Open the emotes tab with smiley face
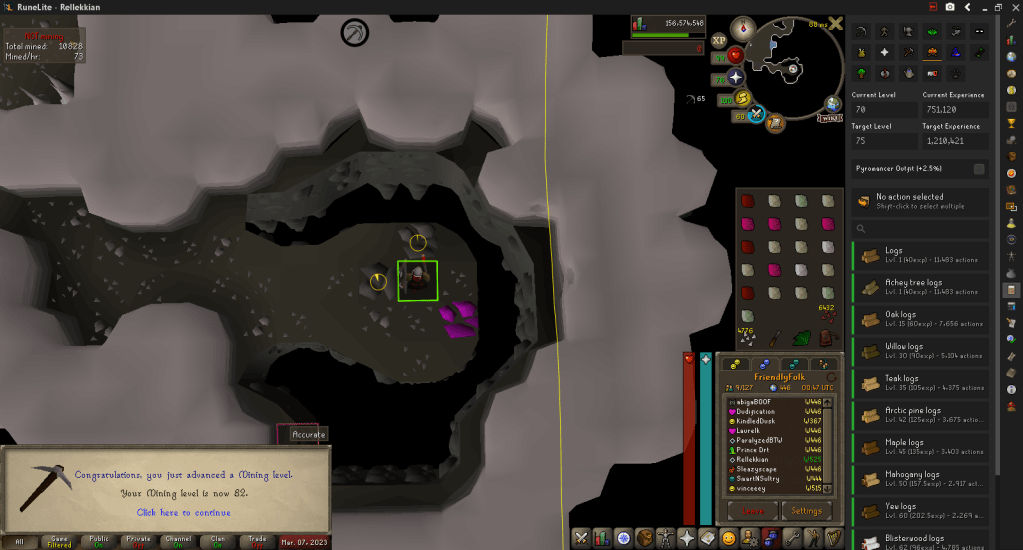Screen dimensions: 1023x550 728,538
